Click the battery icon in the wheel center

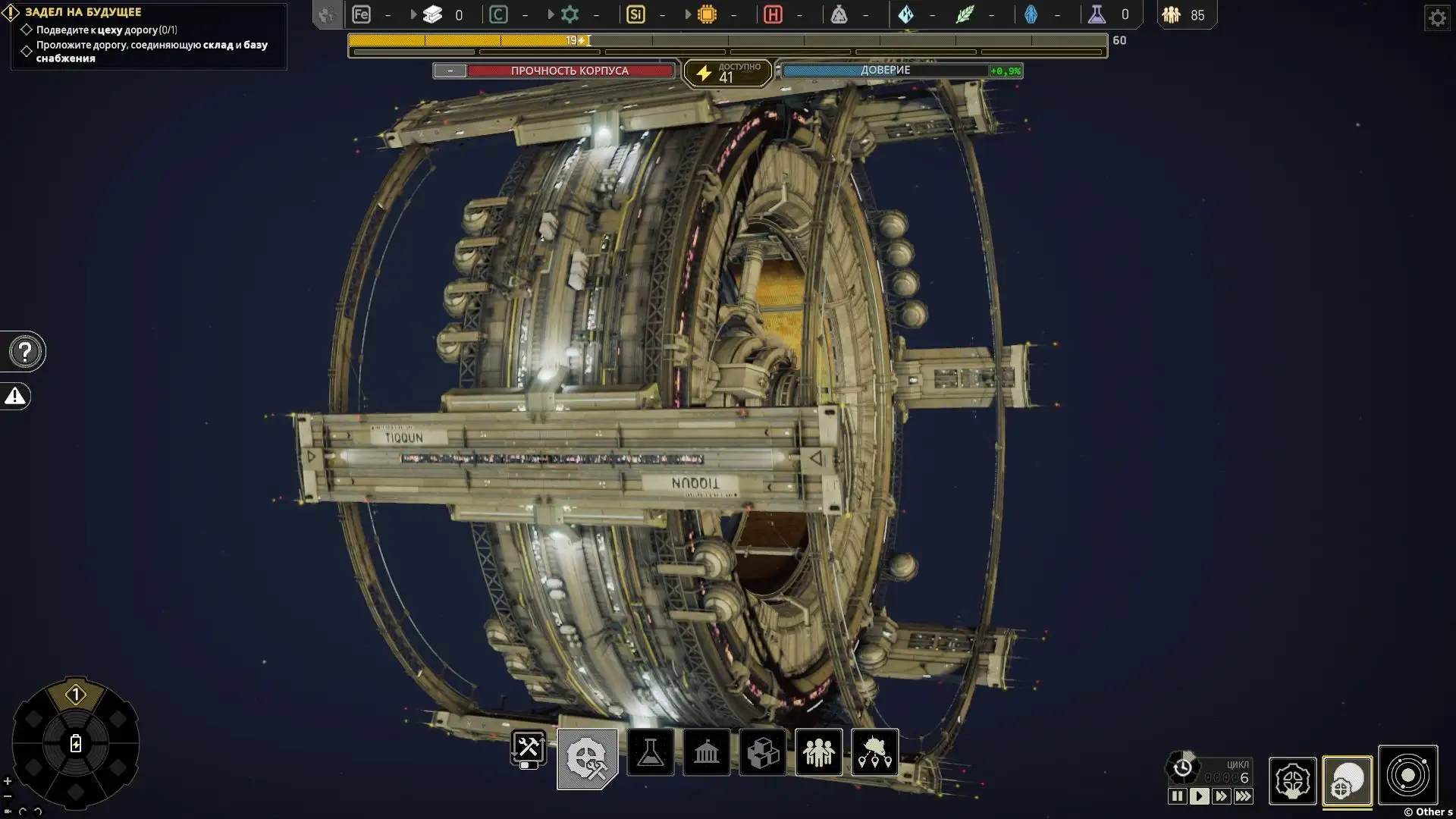coord(76,743)
